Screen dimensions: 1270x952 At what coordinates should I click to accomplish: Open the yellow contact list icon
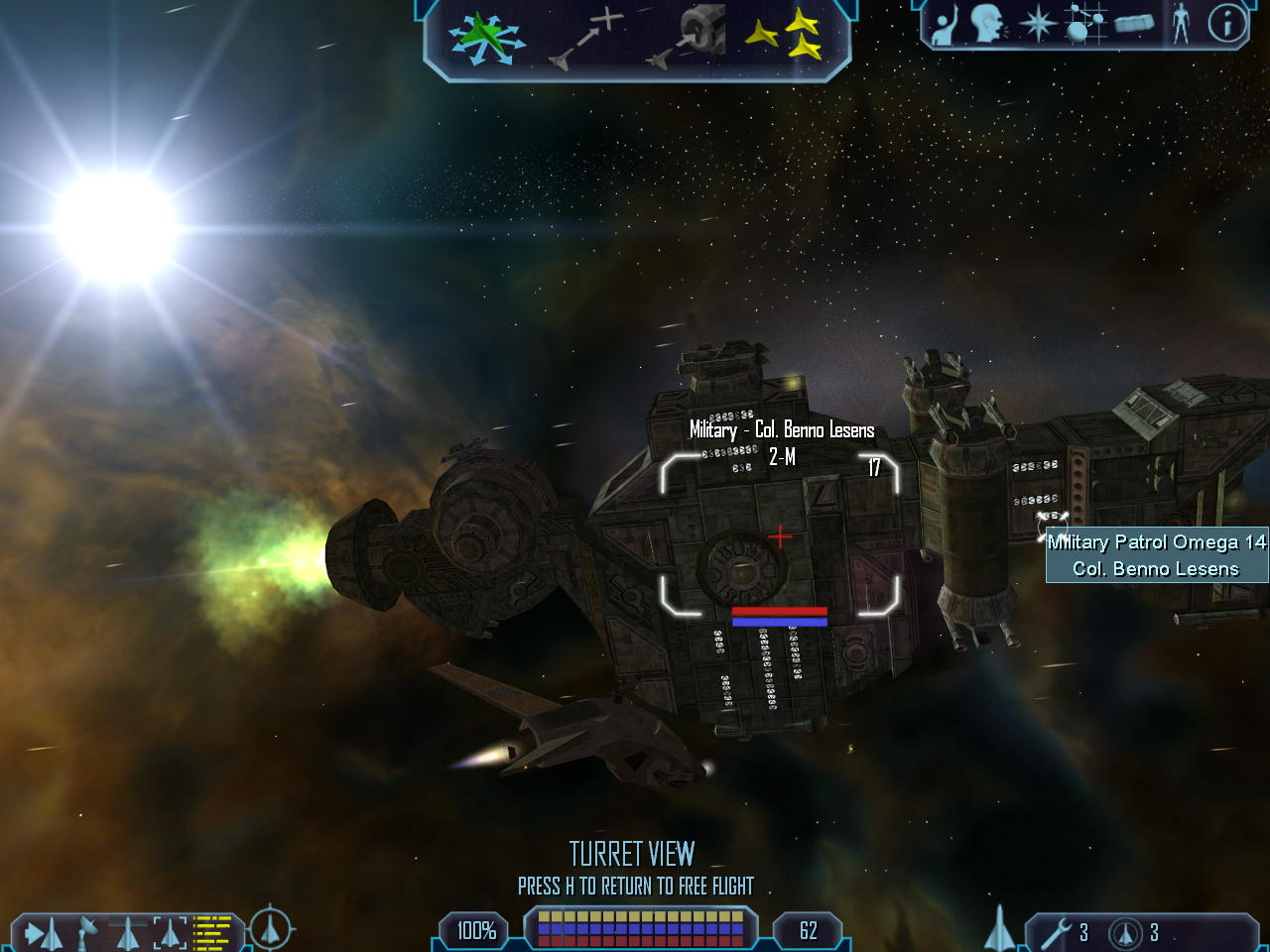(212, 932)
